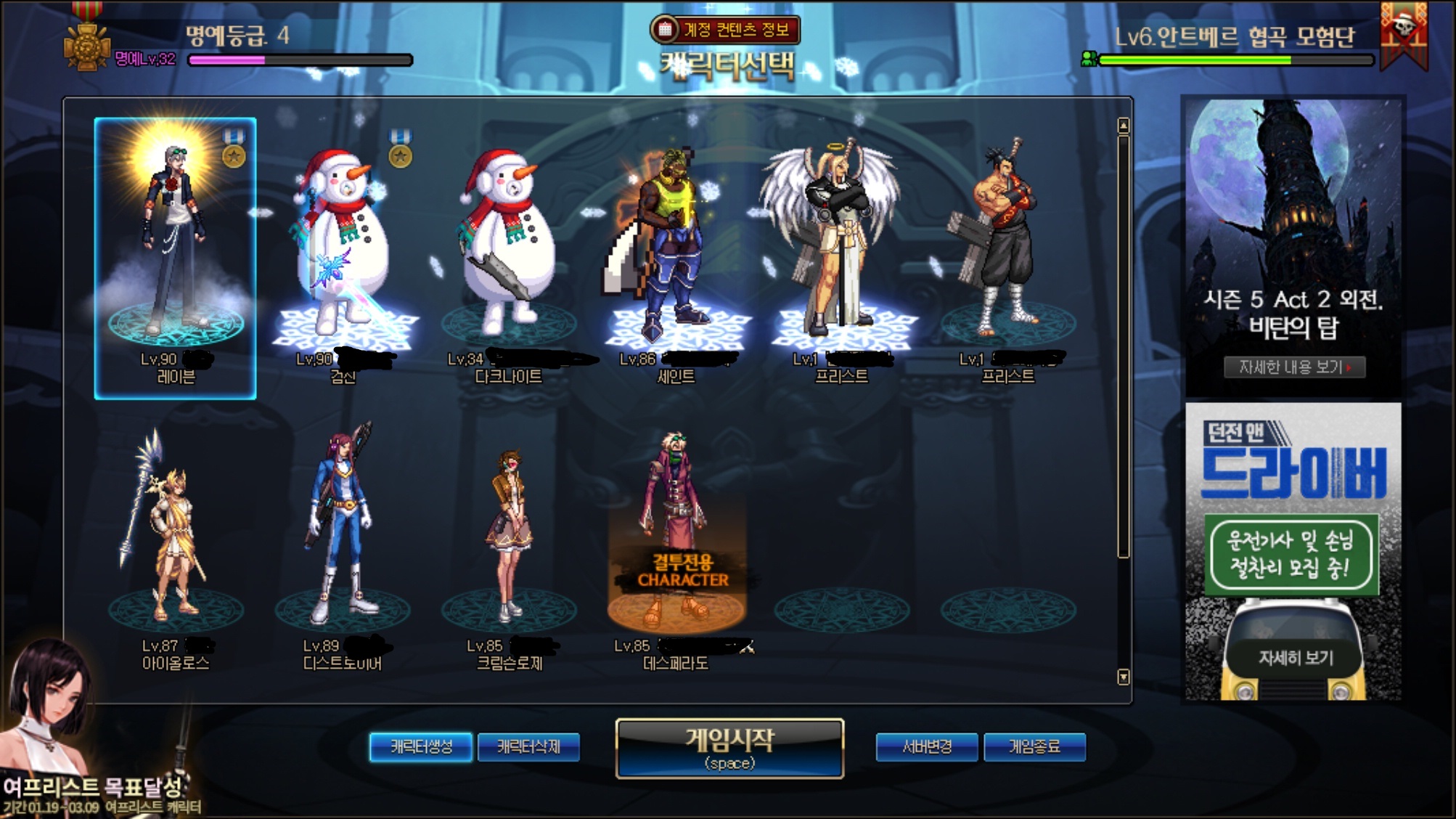
Task: Open 자세히 보기 on the 드라이버 ad
Action: (x=1296, y=658)
